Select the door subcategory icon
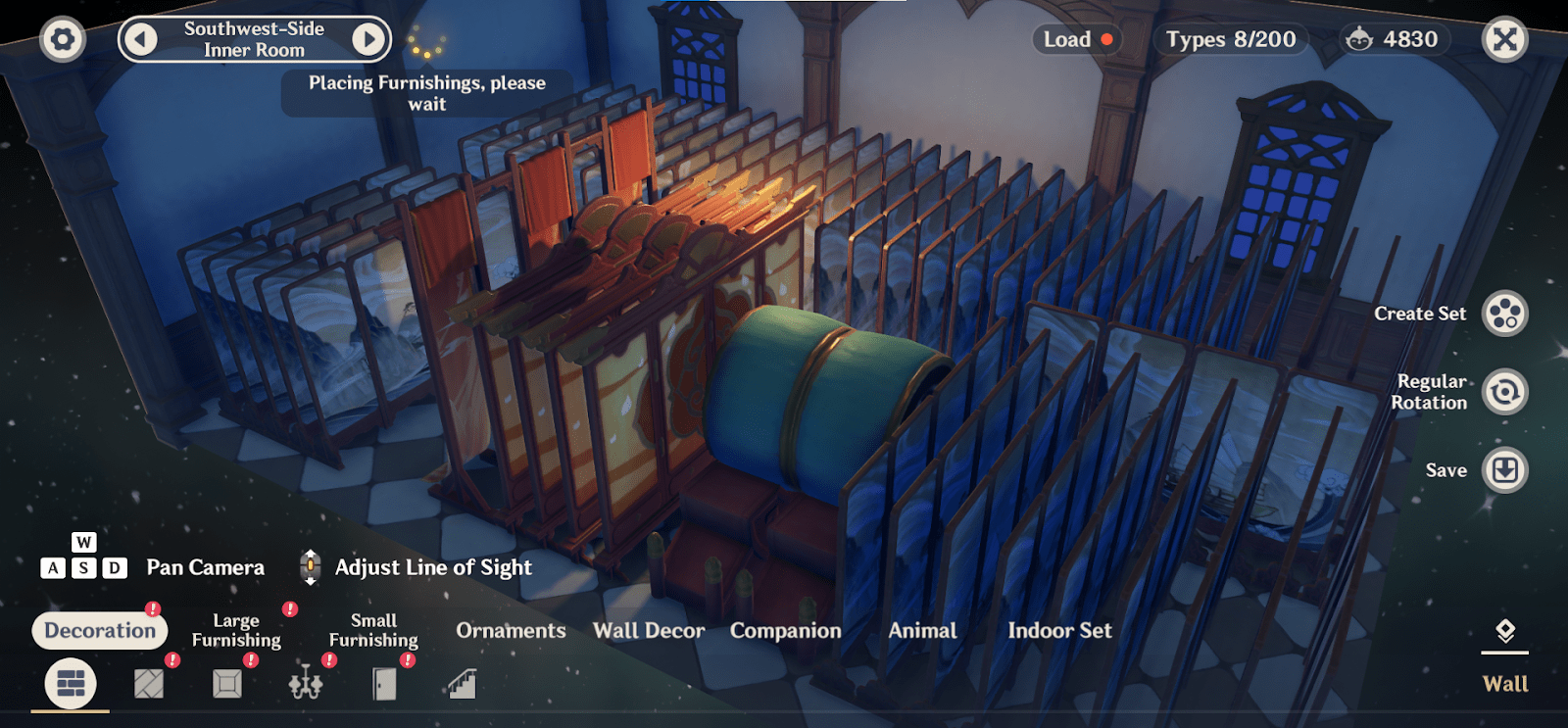 point(384,683)
